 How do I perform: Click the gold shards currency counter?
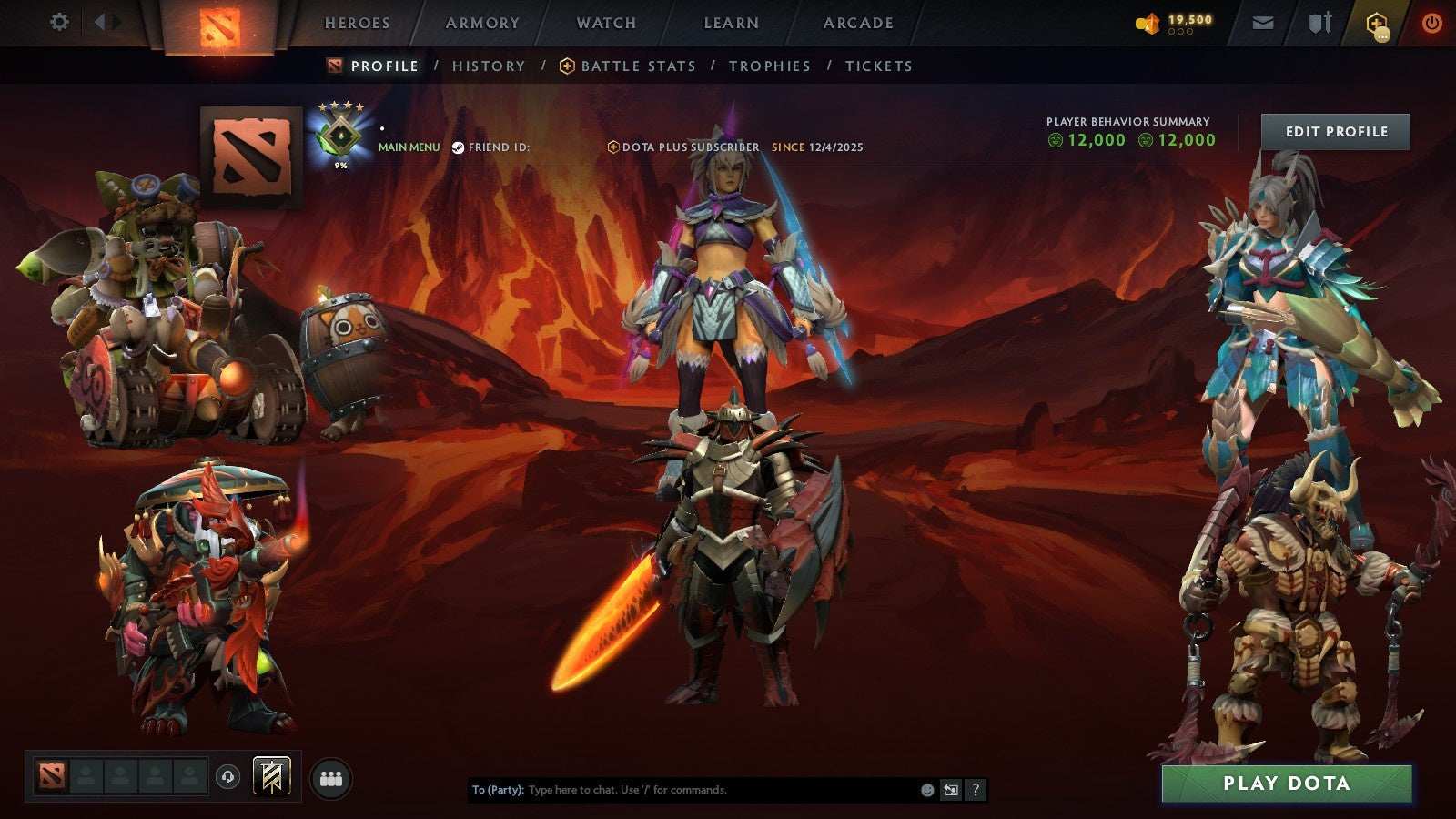coord(1180,21)
